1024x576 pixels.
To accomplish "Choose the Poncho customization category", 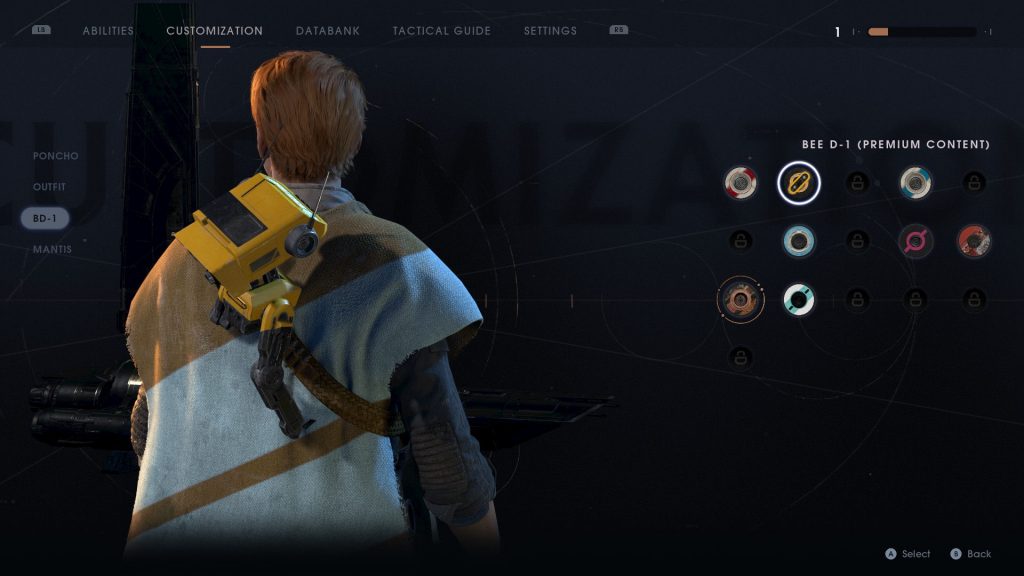I will click(55, 156).
